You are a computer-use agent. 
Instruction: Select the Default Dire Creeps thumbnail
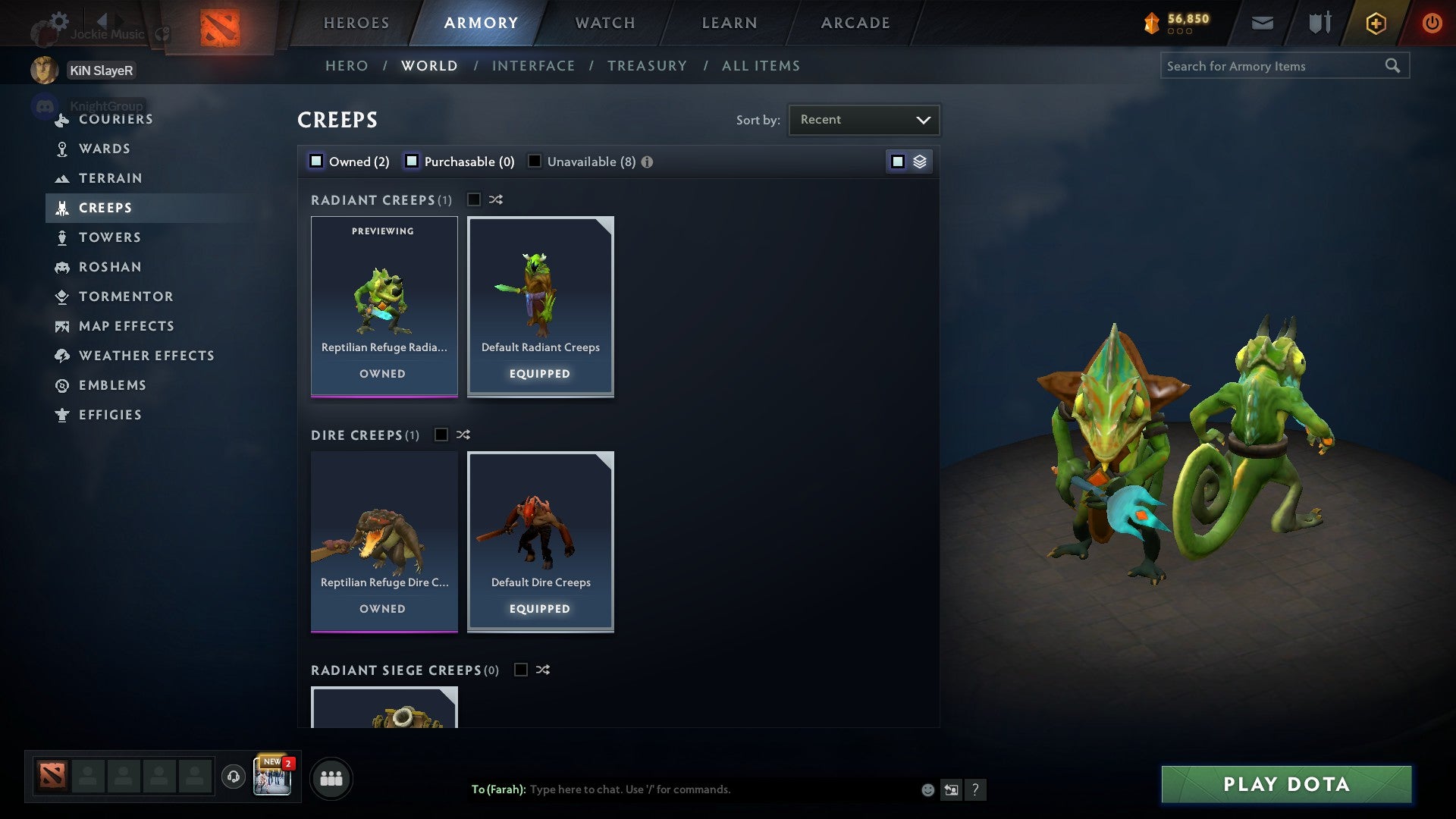540,540
